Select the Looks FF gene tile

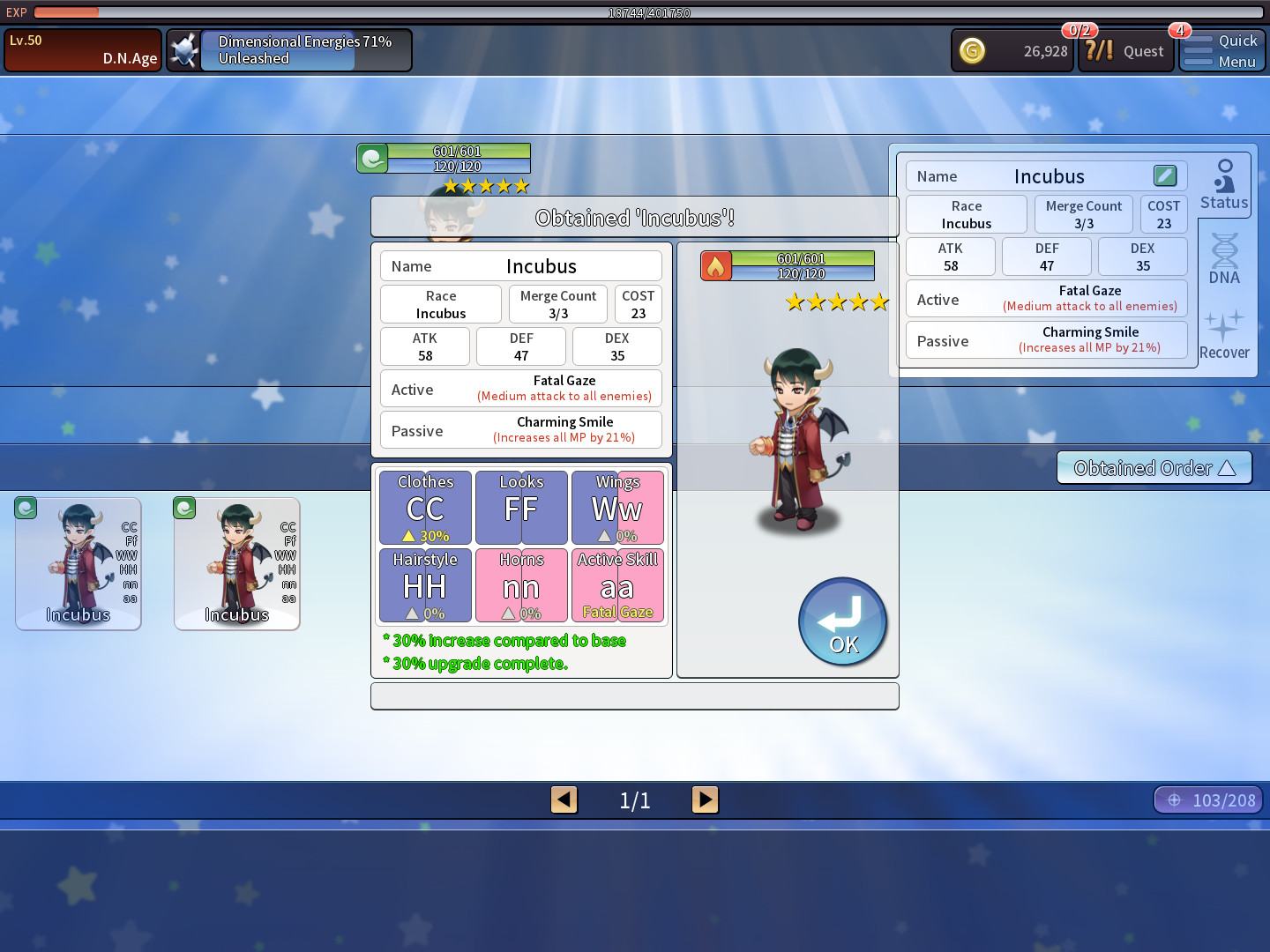[x=521, y=508]
